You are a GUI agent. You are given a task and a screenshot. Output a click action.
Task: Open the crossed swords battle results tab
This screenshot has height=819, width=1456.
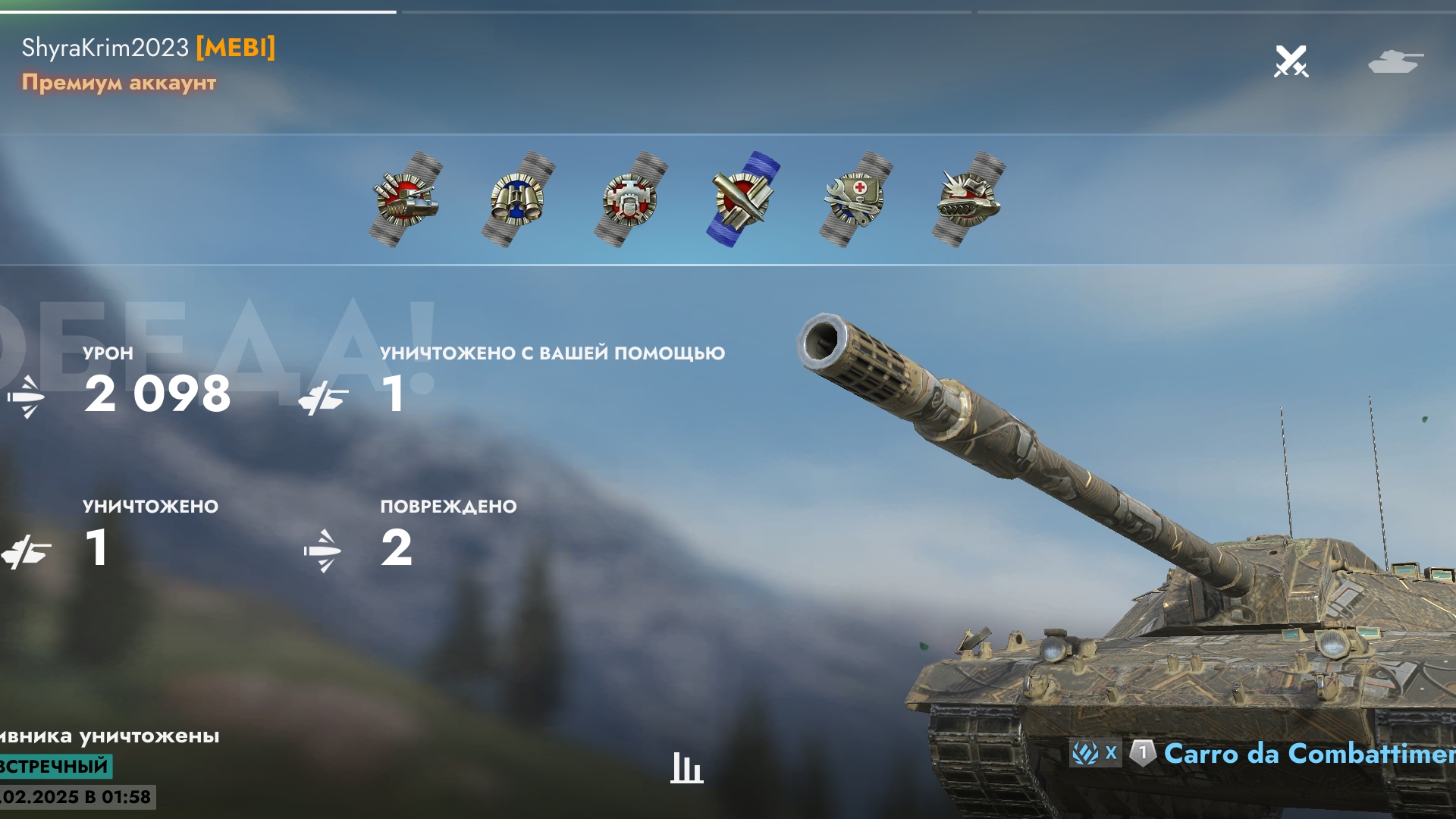(x=1291, y=61)
